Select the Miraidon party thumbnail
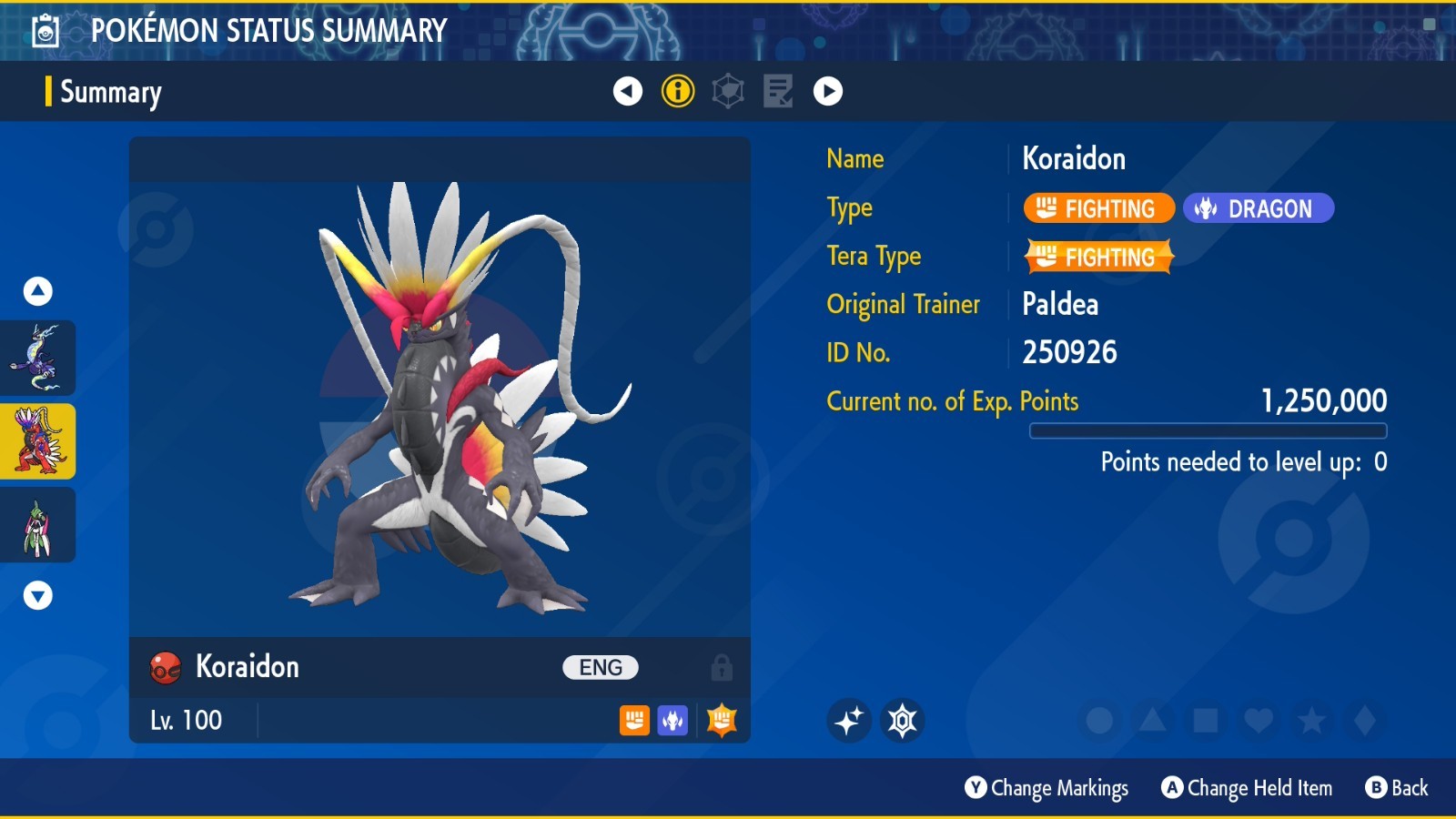The height and width of the screenshot is (819, 1456). coord(37,358)
